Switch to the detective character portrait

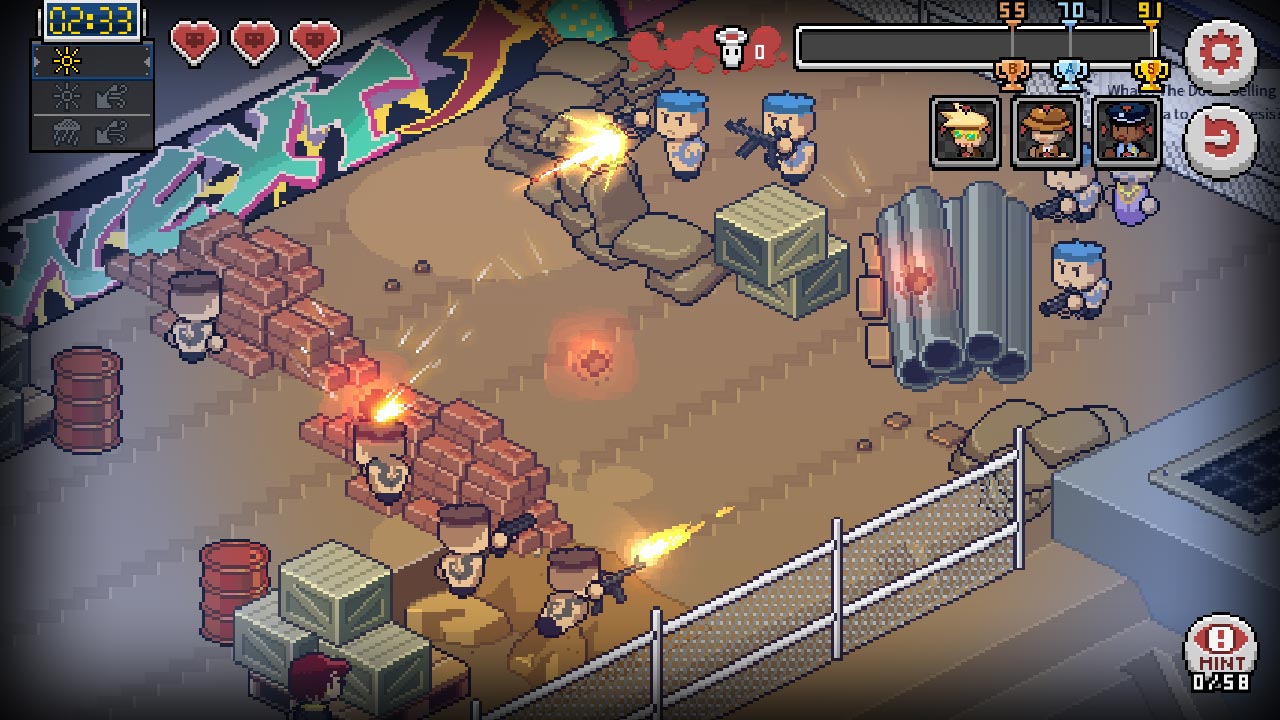pos(1048,133)
